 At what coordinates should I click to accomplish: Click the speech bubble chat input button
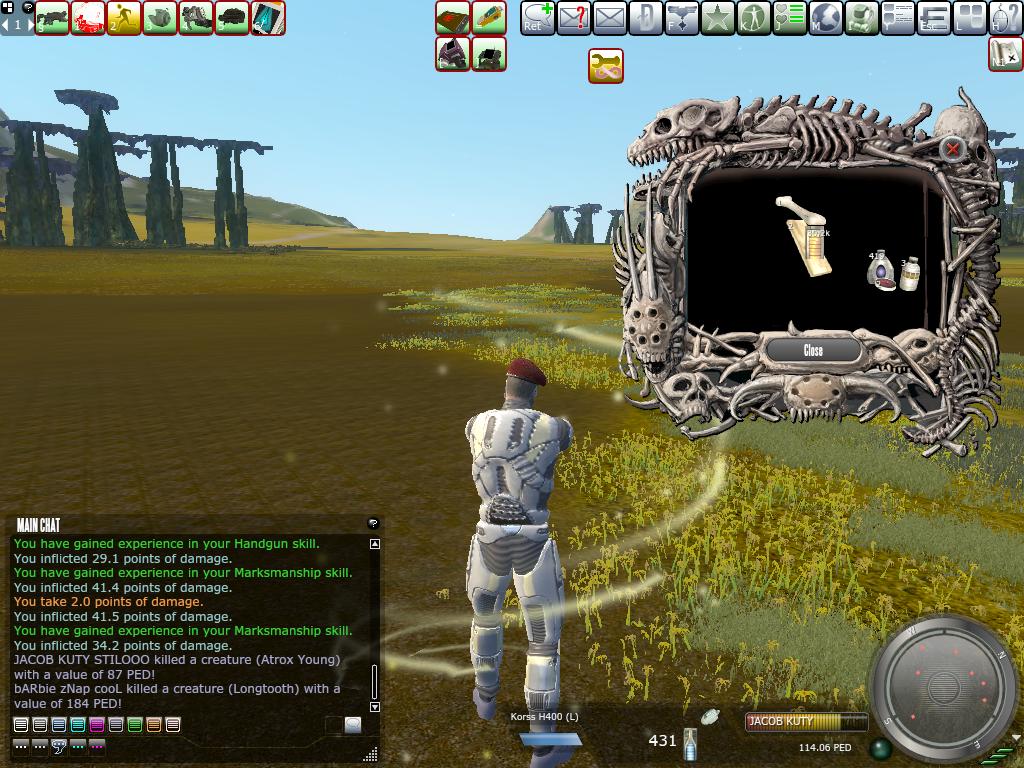(x=353, y=725)
